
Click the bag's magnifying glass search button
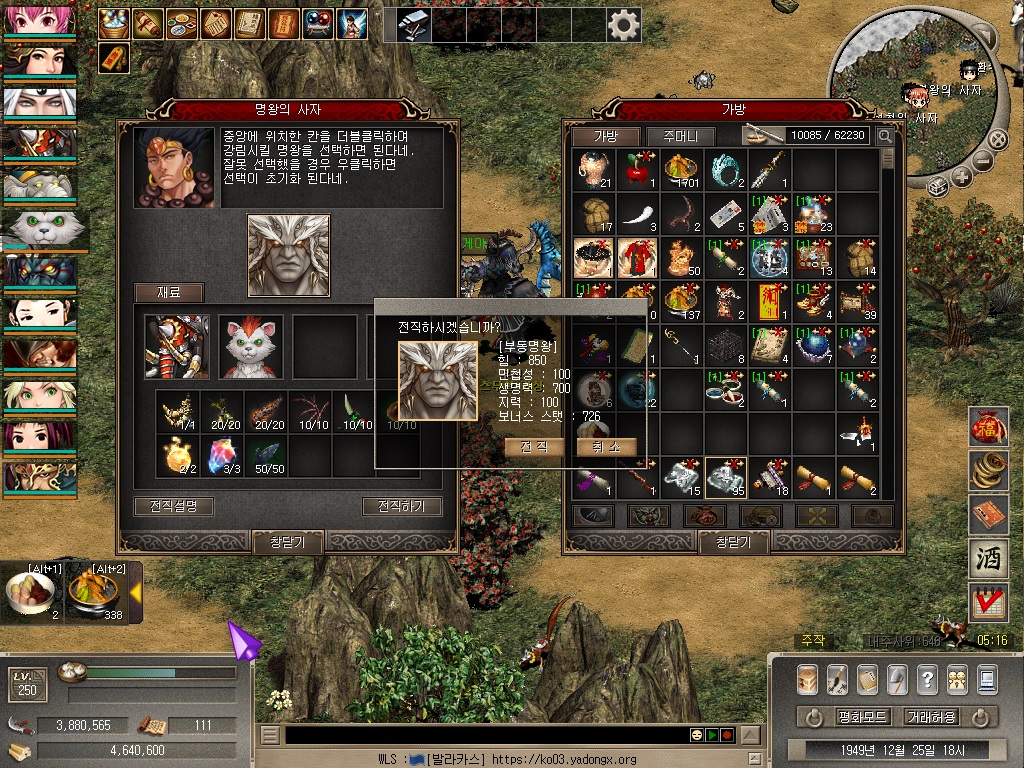885,136
